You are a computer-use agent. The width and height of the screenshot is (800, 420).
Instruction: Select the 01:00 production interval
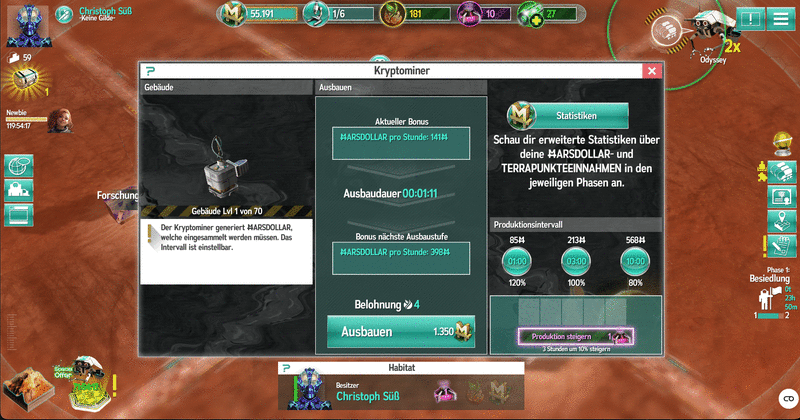click(x=517, y=262)
